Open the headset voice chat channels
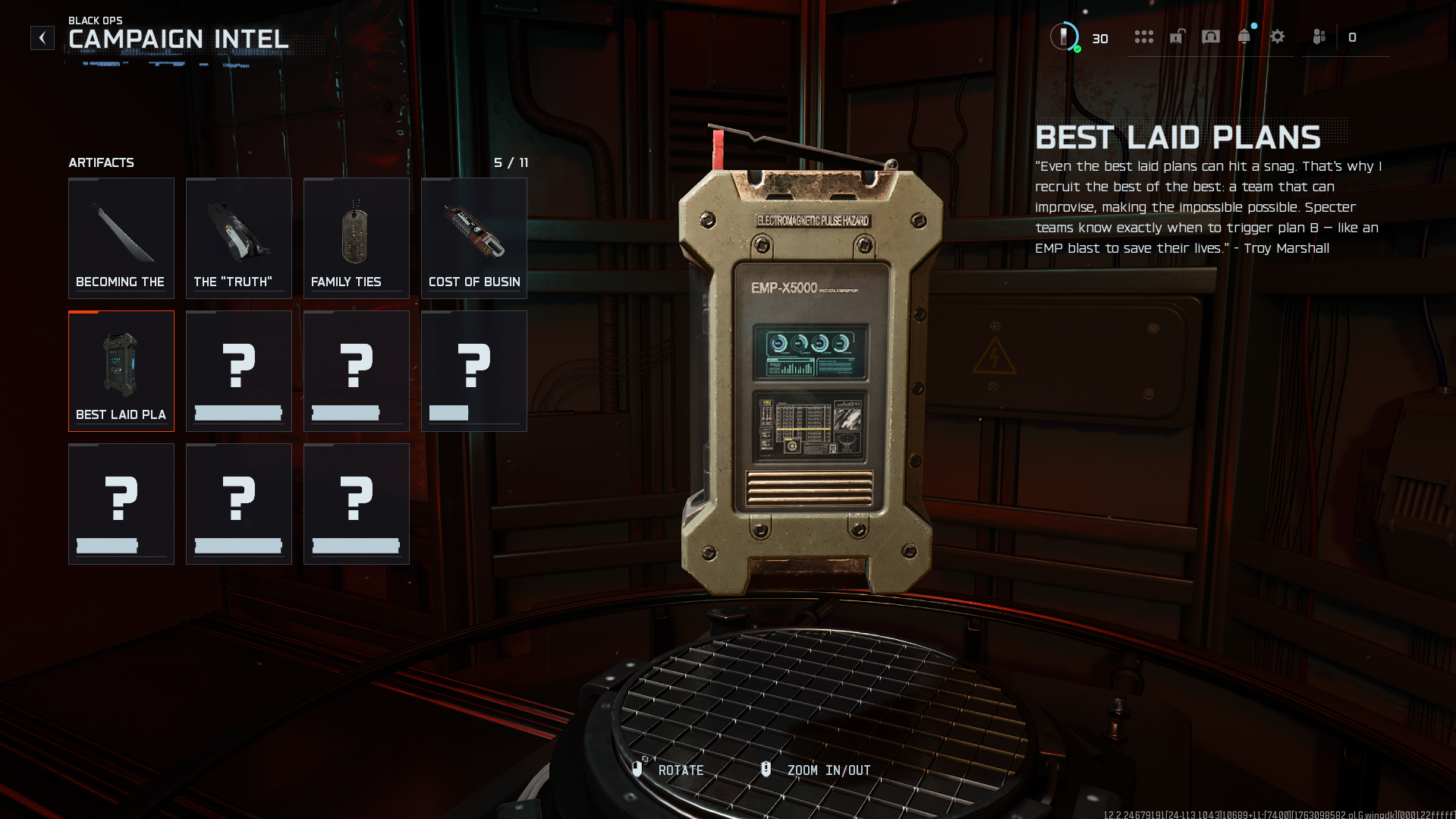Image resolution: width=1456 pixels, height=819 pixels. click(x=1211, y=36)
